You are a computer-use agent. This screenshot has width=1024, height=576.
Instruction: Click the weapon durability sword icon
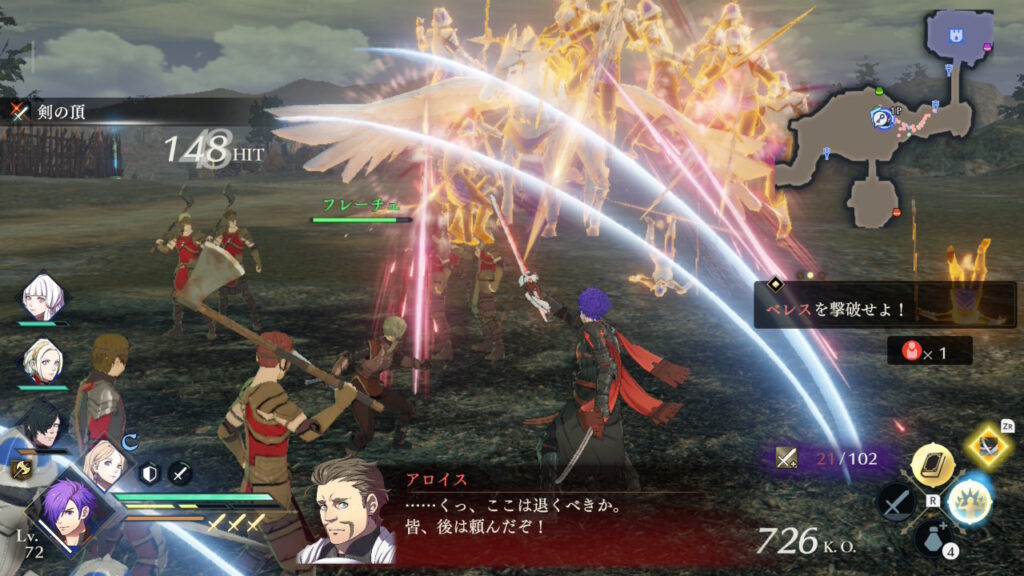(786, 459)
